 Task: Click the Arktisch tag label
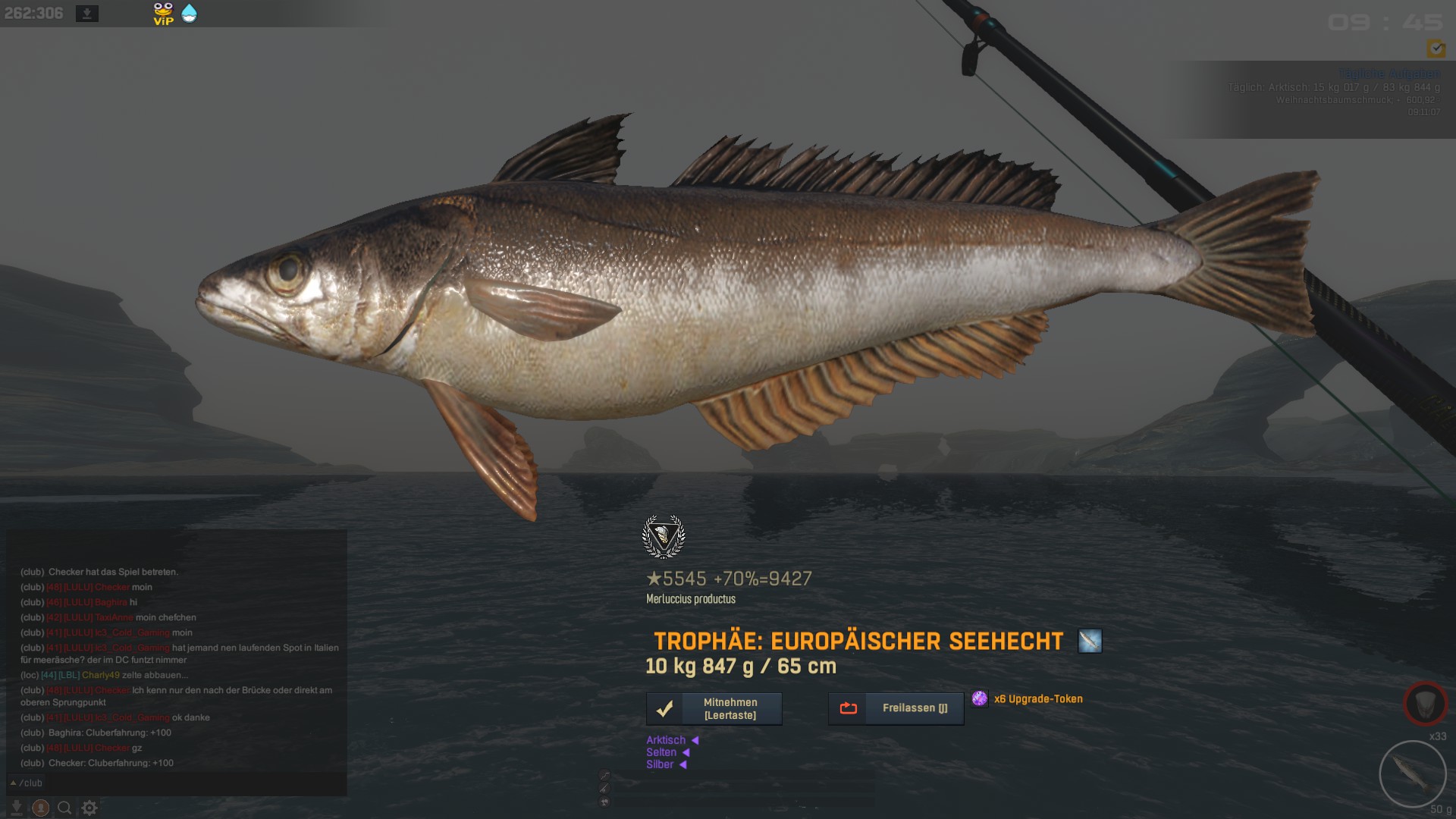point(666,740)
